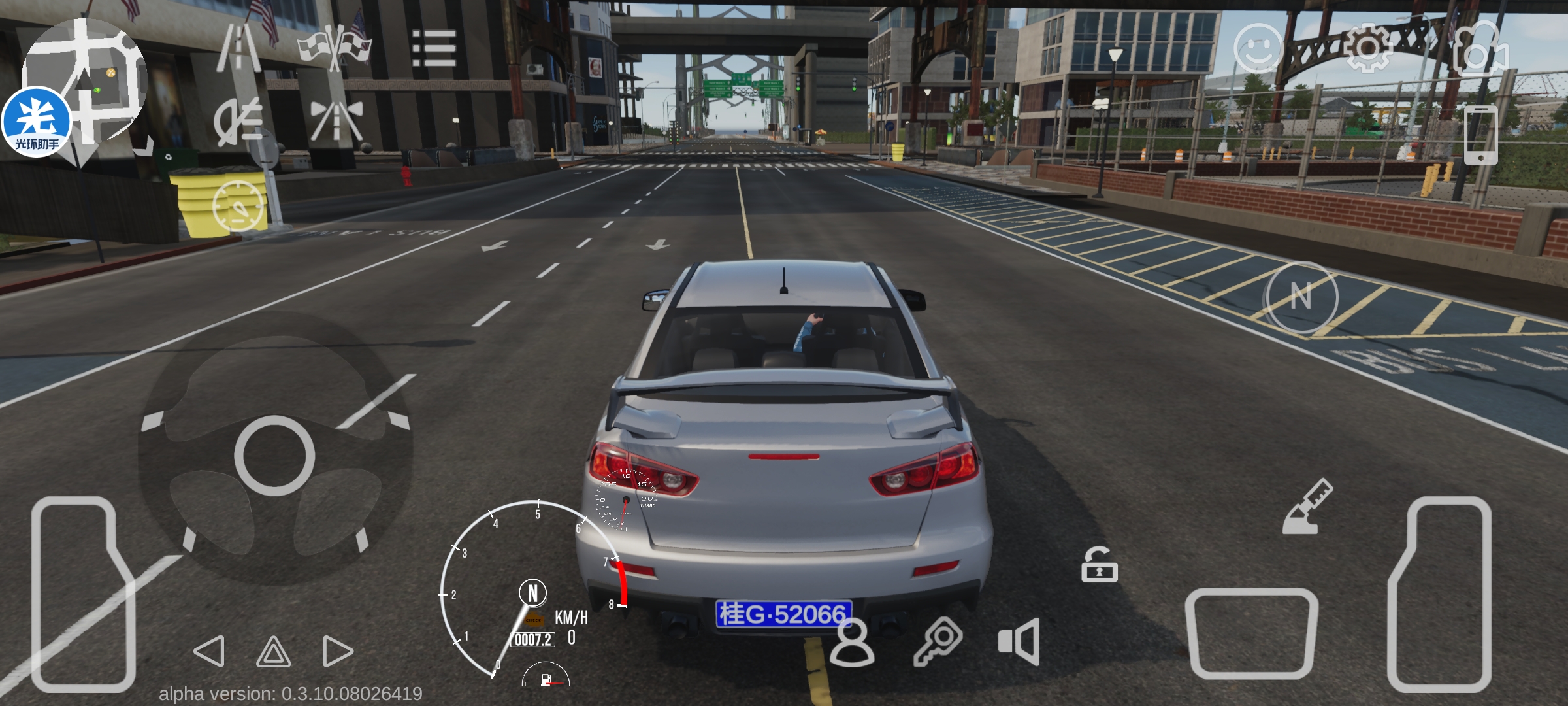Open the in-game phone
1568x706 pixels.
click(1480, 135)
